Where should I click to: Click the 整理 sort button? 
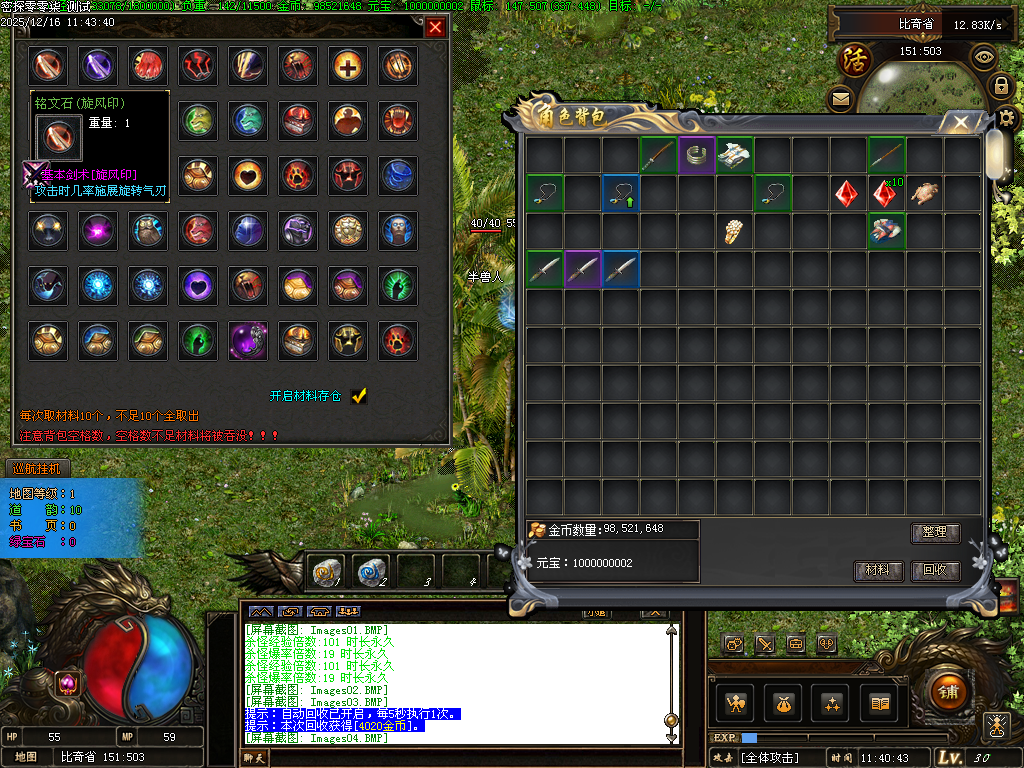[935, 533]
